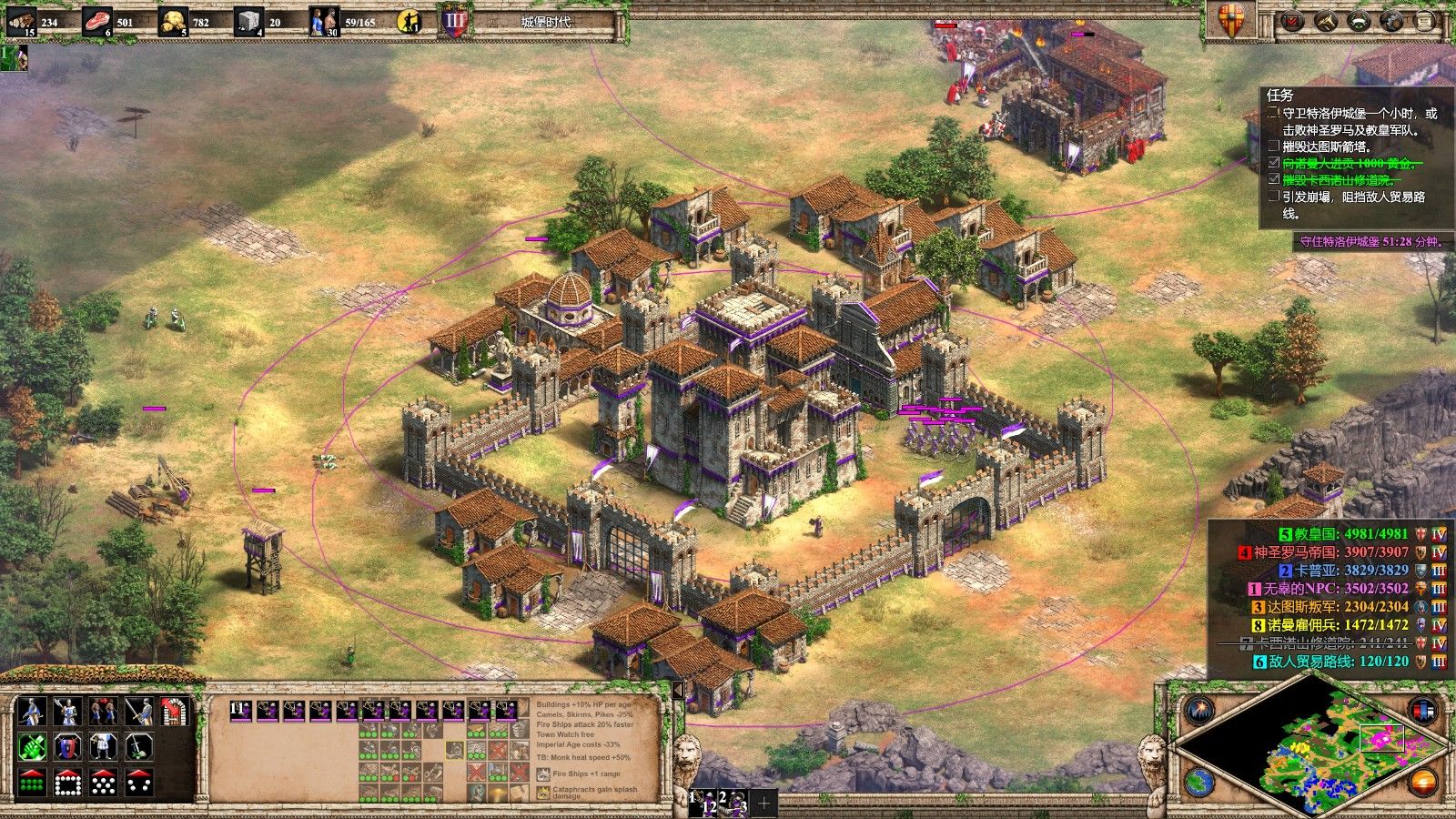
Task: Choose the line formation button
Action: 31,782
